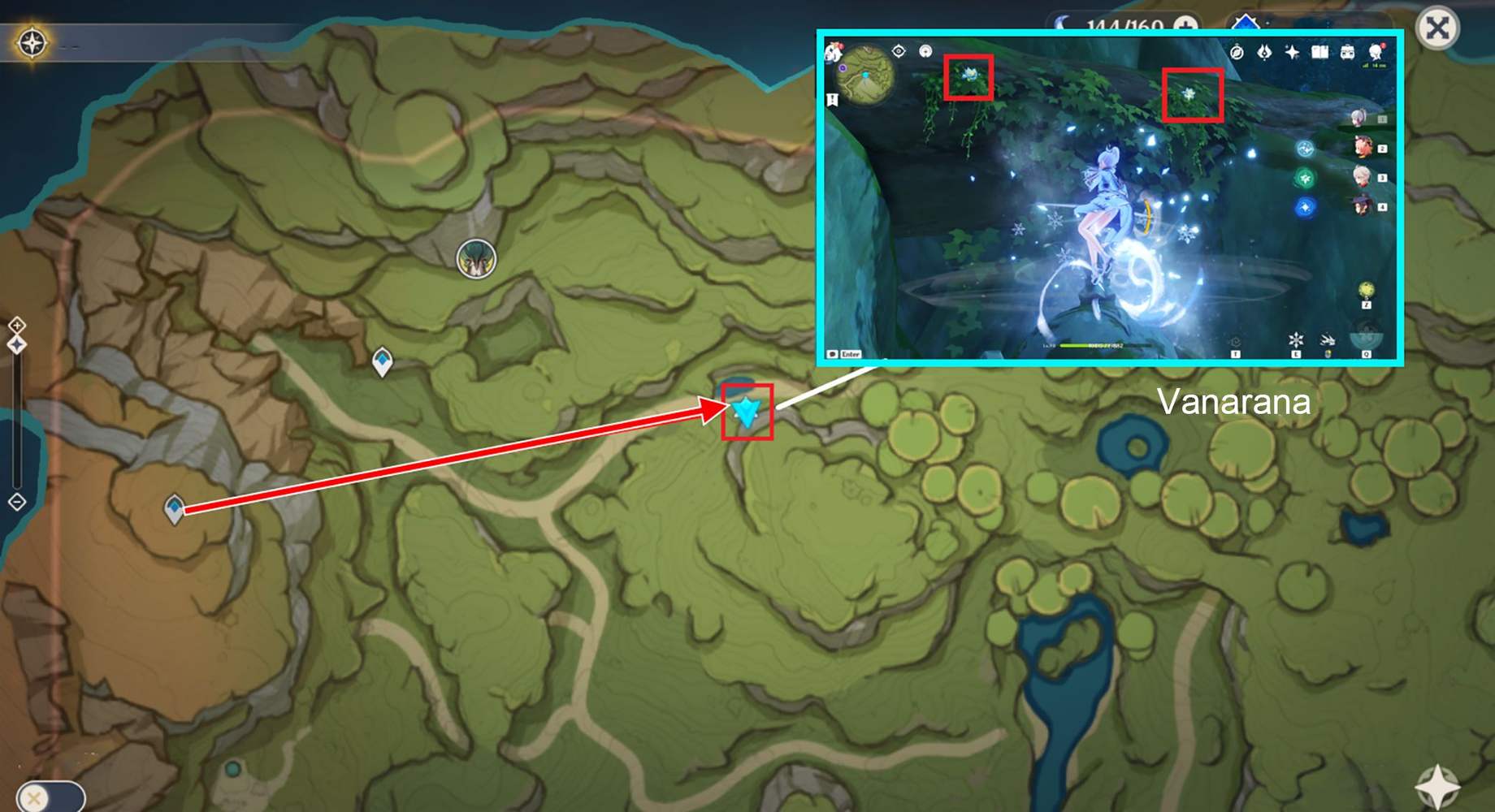
Task: Open the Adventurer Handbook book icon
Action: (x=1319, y=51)
